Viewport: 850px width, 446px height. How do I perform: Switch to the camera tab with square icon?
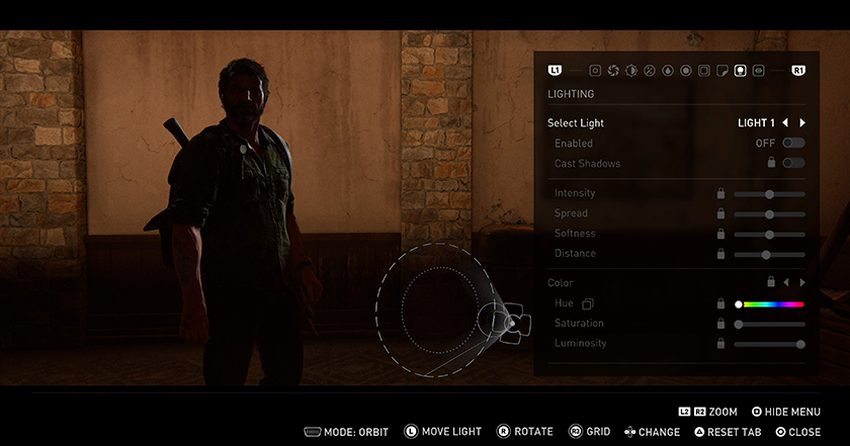(594, 71)
